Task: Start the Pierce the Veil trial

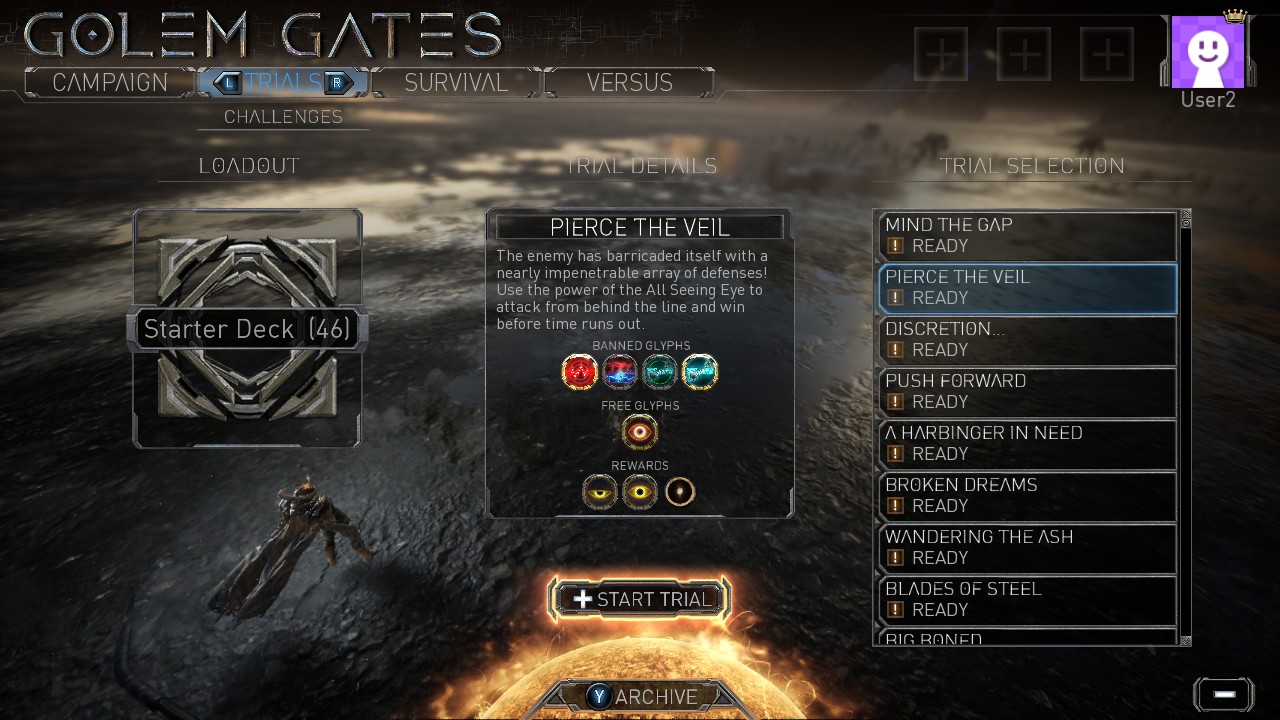Action: pos(640,599)
